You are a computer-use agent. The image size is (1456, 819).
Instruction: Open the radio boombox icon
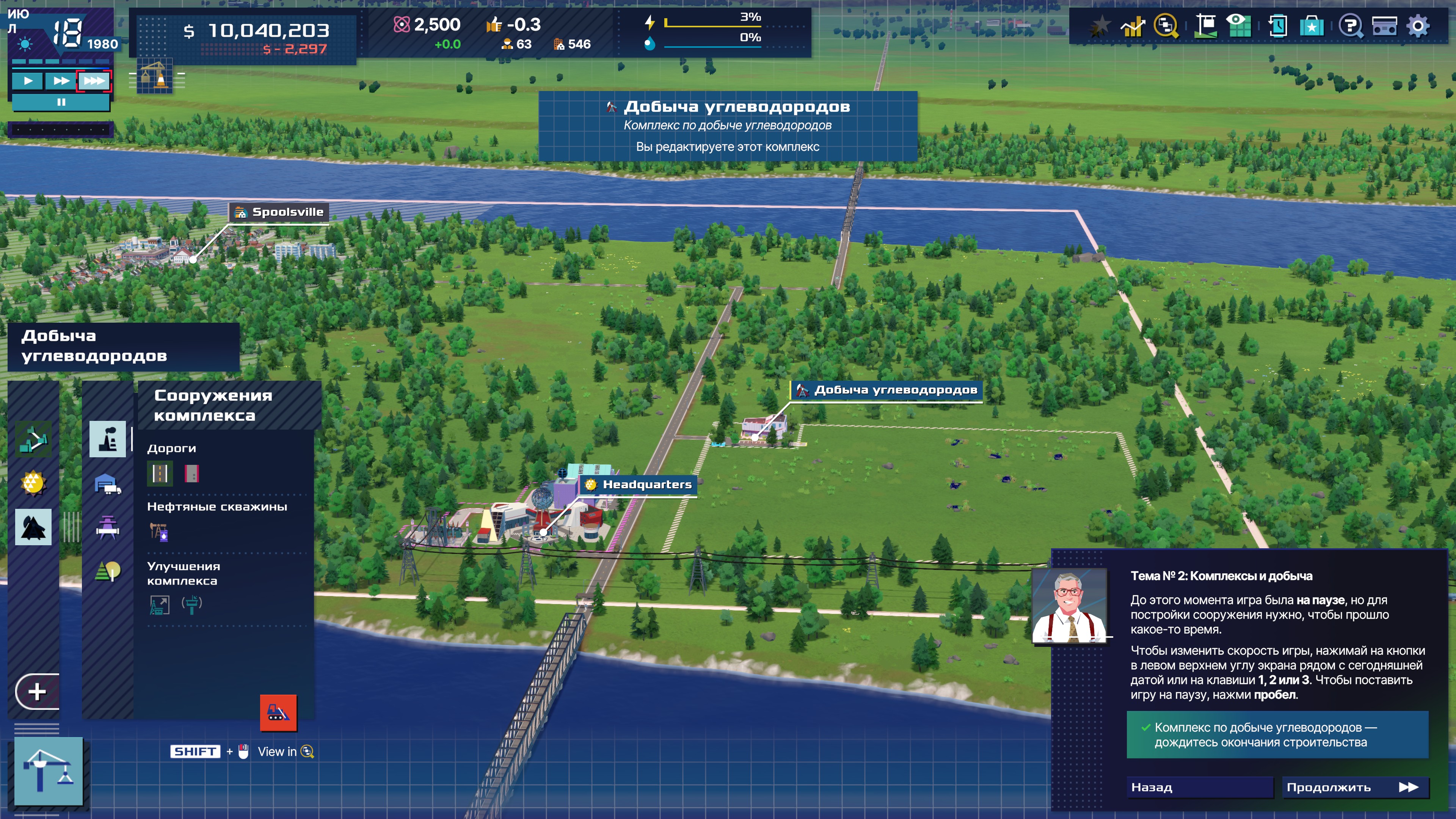click(x=1384, y=26)
